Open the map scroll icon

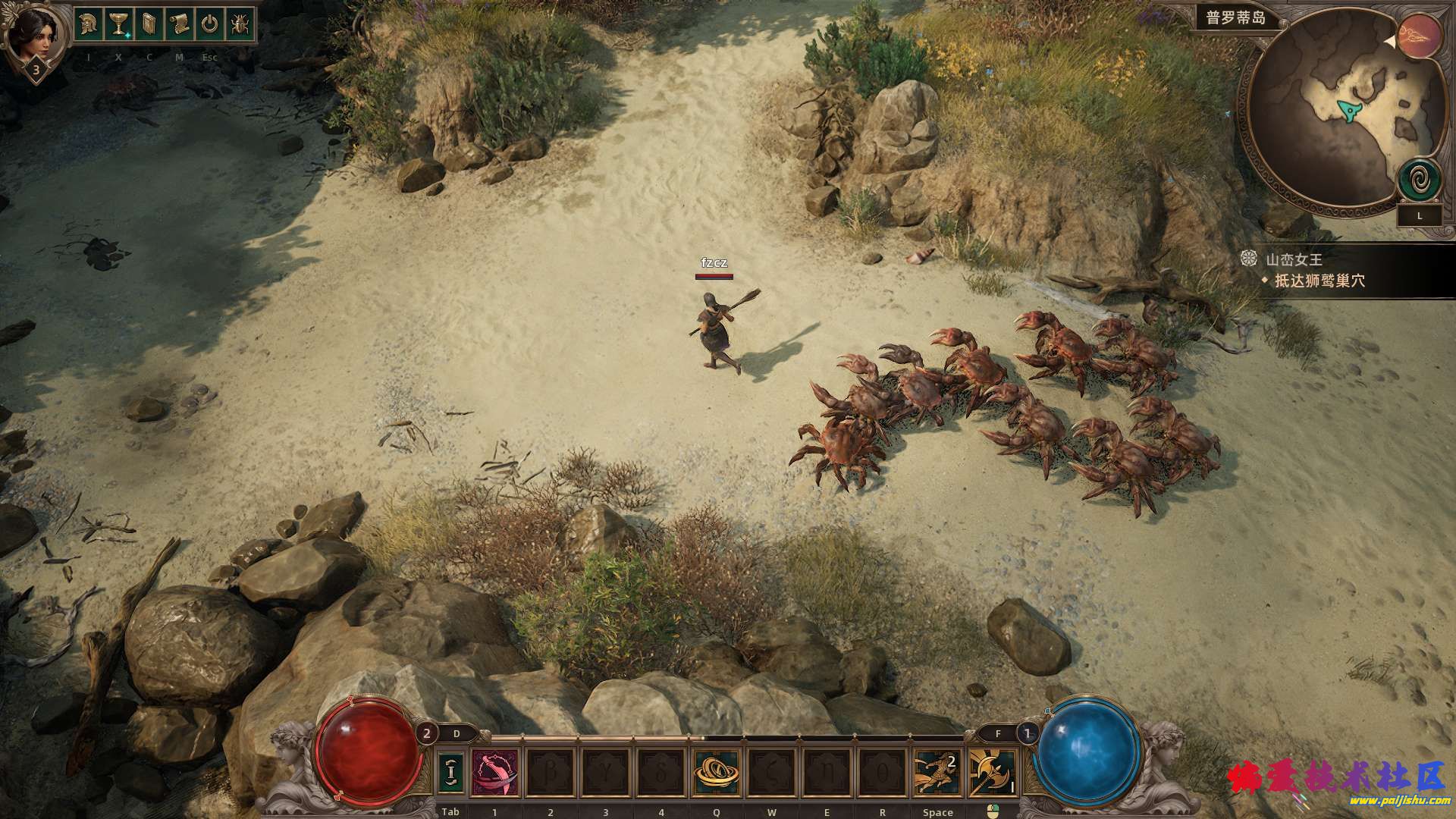pos(179,25)
